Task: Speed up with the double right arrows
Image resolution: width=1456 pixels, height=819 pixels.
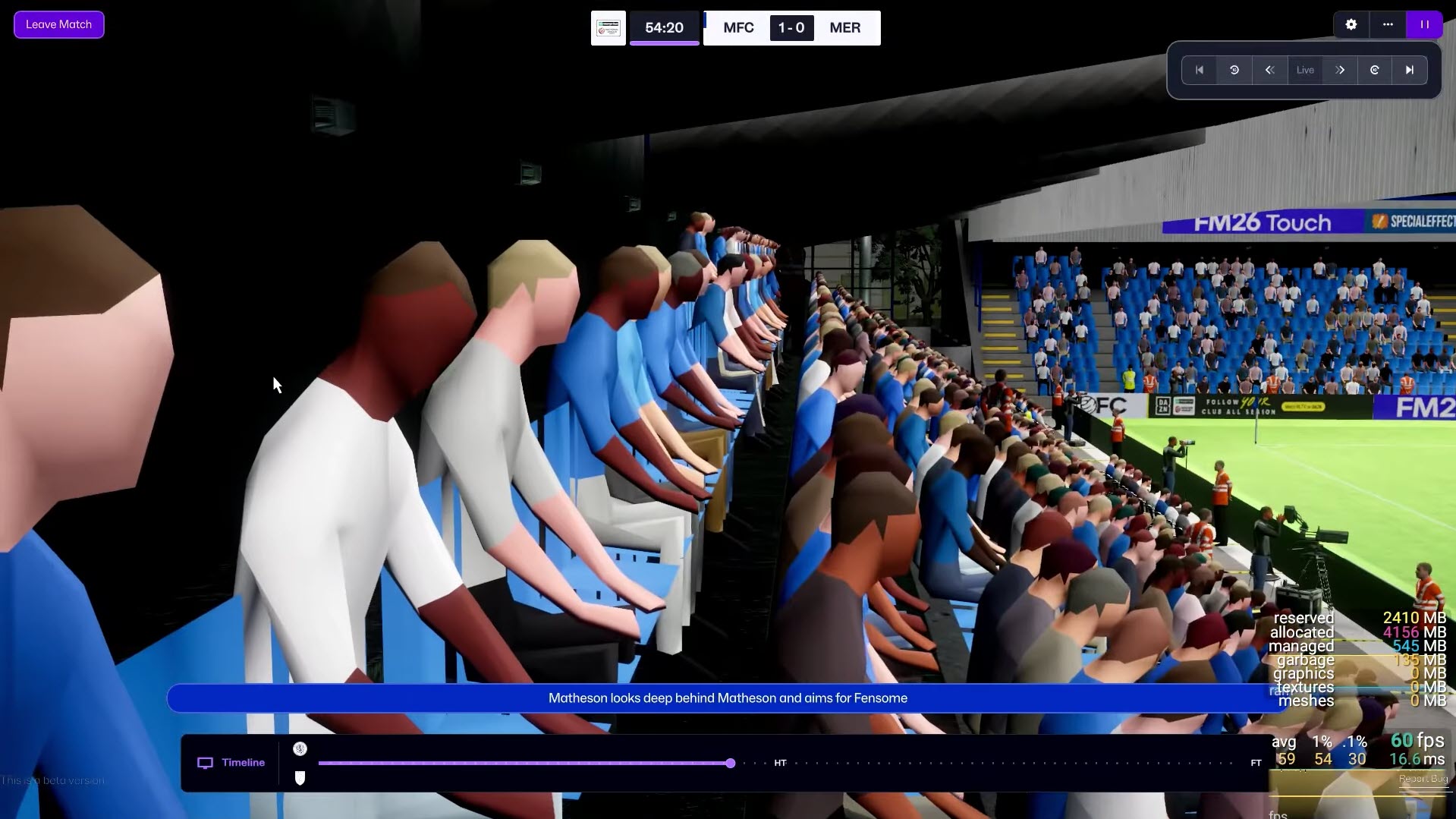Action: click(1340, 70)
